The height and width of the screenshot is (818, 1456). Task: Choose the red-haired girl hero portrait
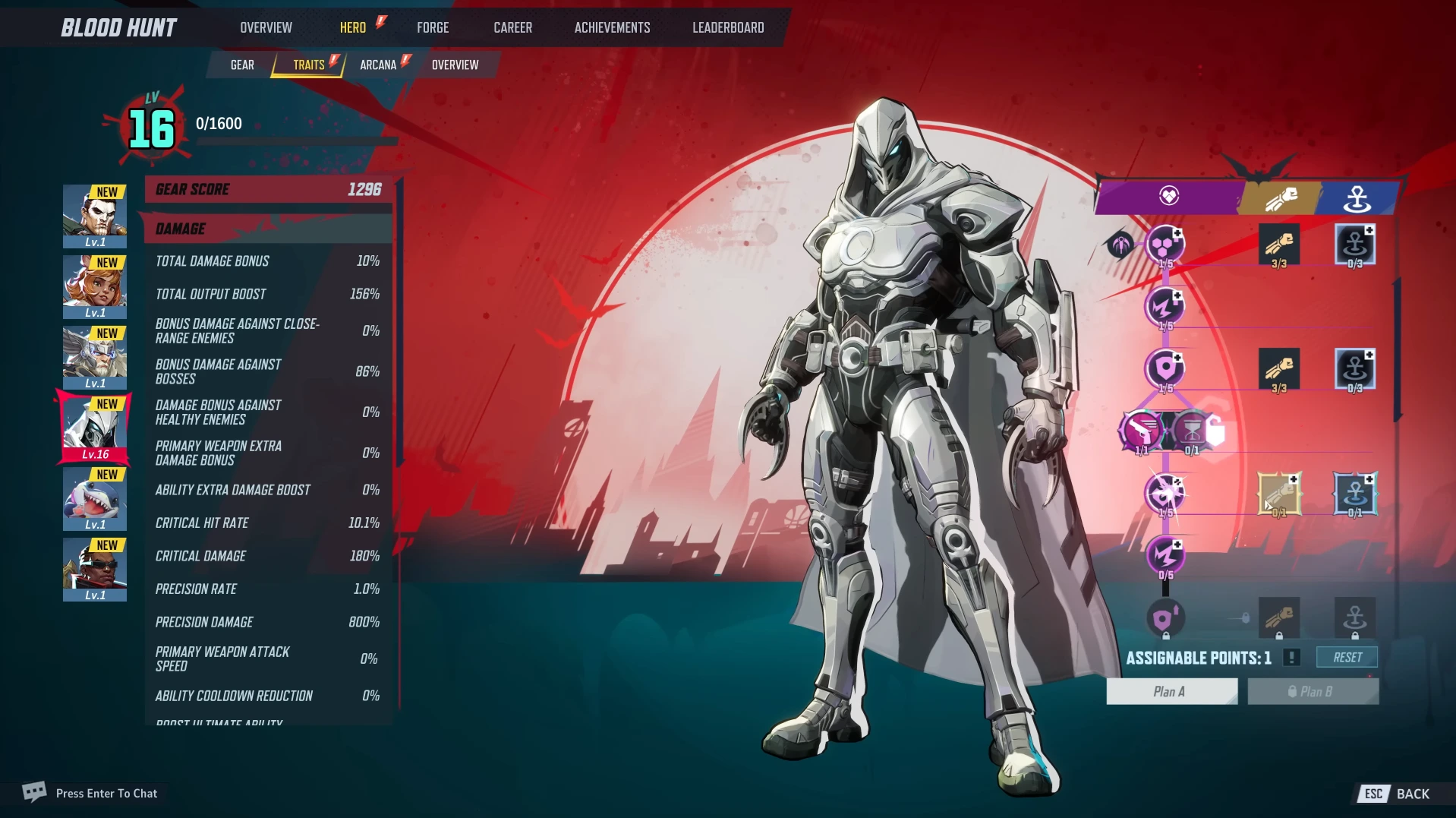click(95, 286)
